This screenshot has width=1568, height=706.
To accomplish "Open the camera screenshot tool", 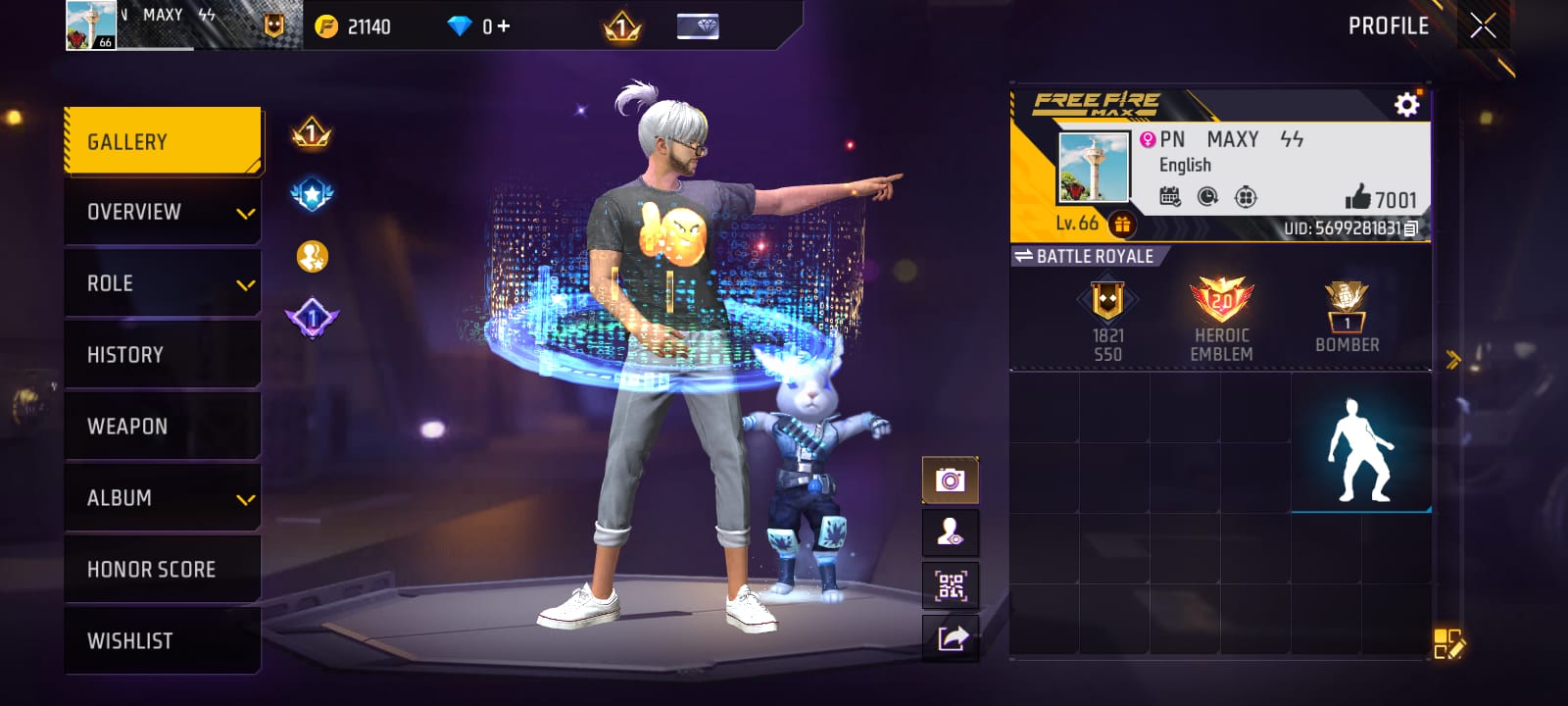I will (x=950, y=479).
